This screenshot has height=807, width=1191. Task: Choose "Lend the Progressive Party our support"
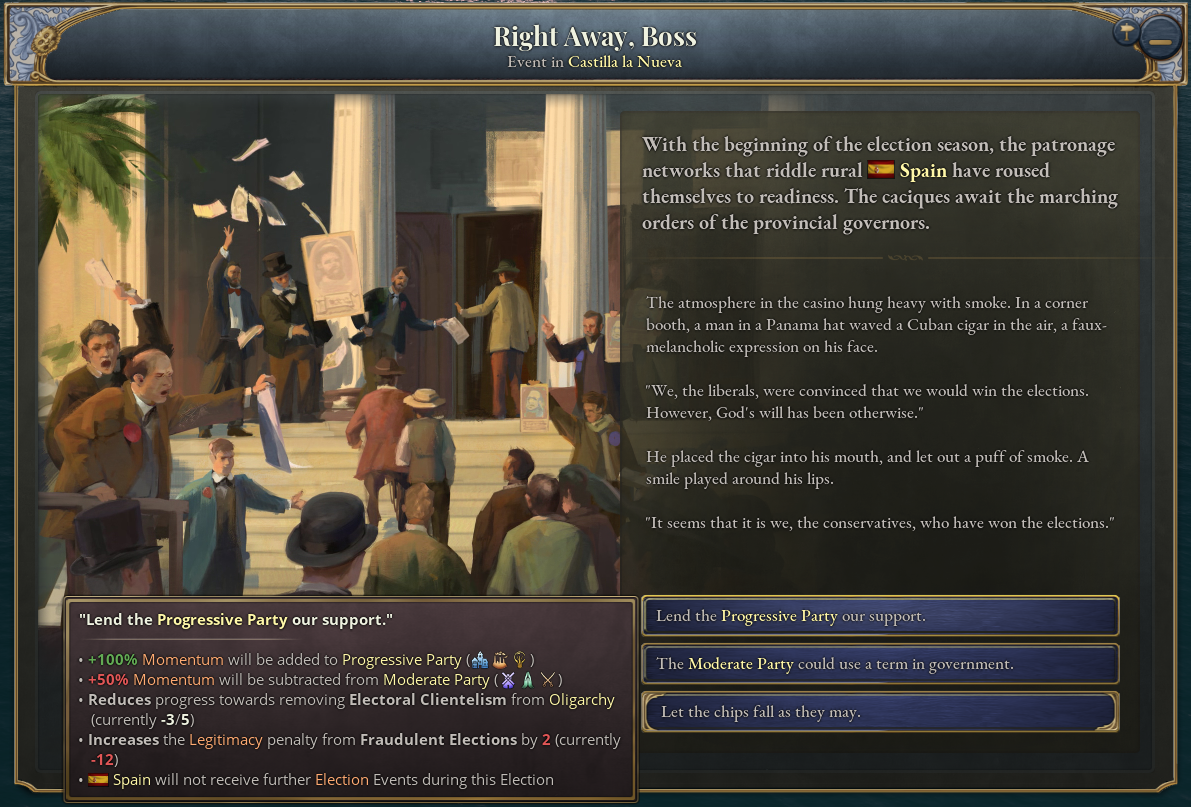(879, 616)
